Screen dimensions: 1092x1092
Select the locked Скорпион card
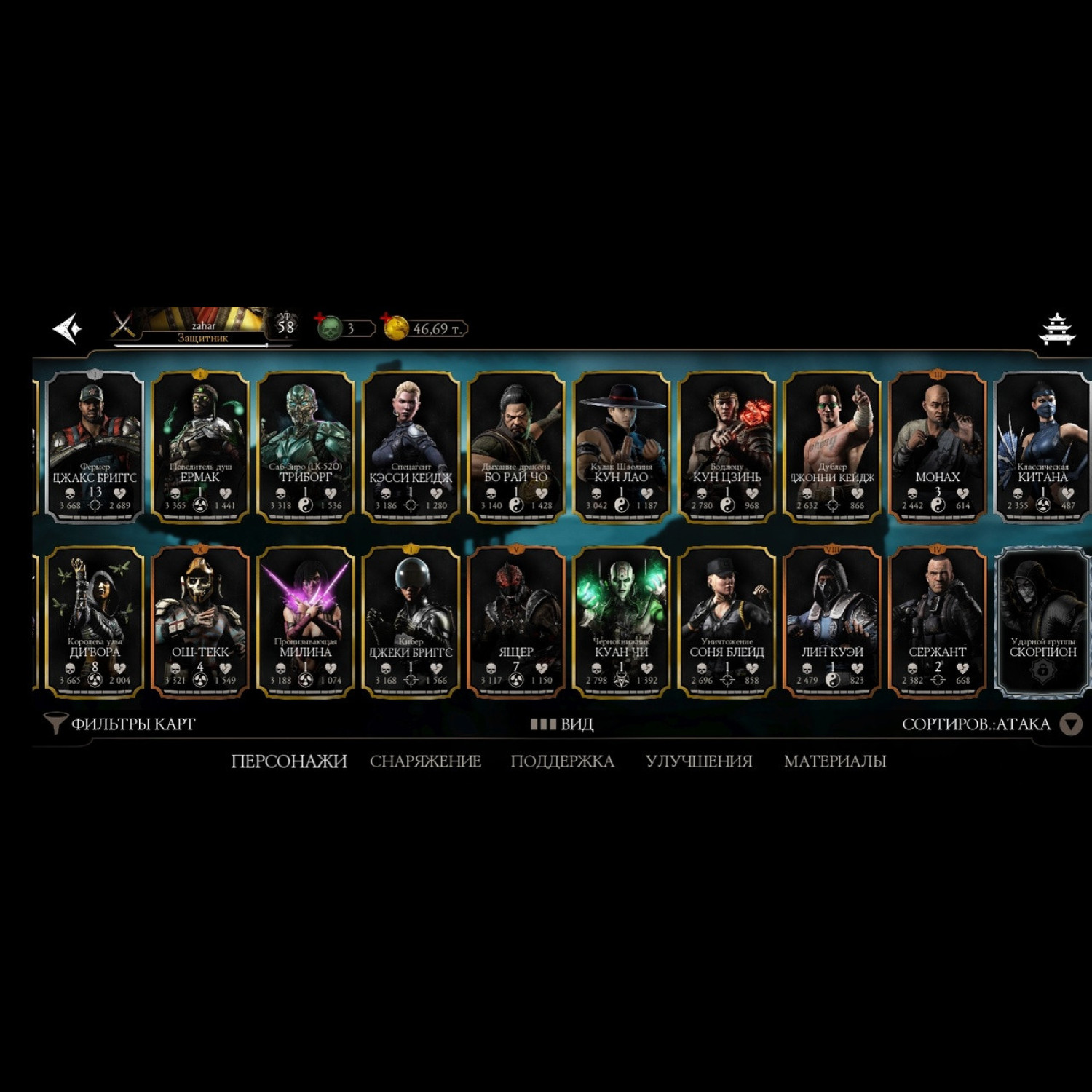1042,622
